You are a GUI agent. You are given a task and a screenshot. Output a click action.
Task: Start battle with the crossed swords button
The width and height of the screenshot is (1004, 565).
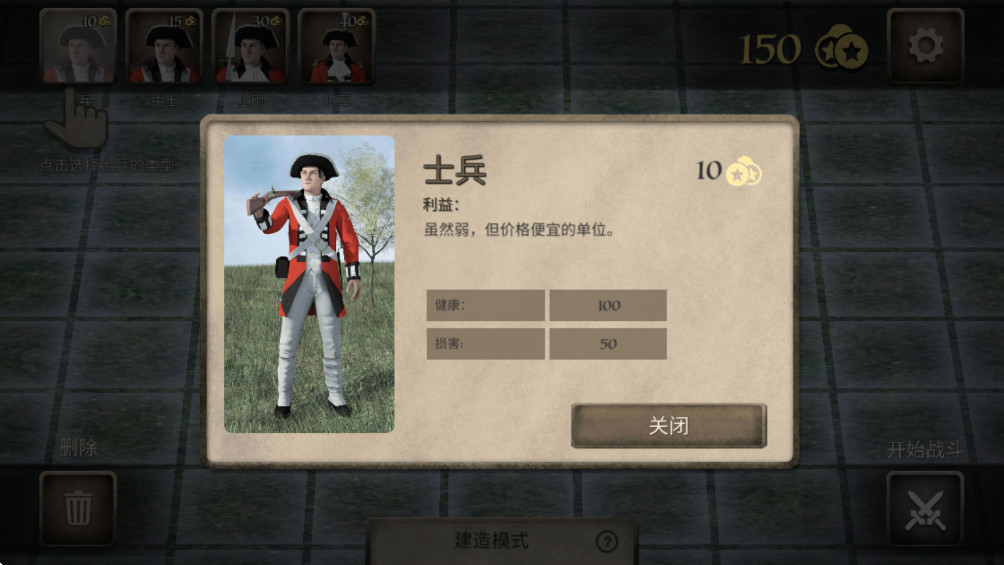click(924, 508)
